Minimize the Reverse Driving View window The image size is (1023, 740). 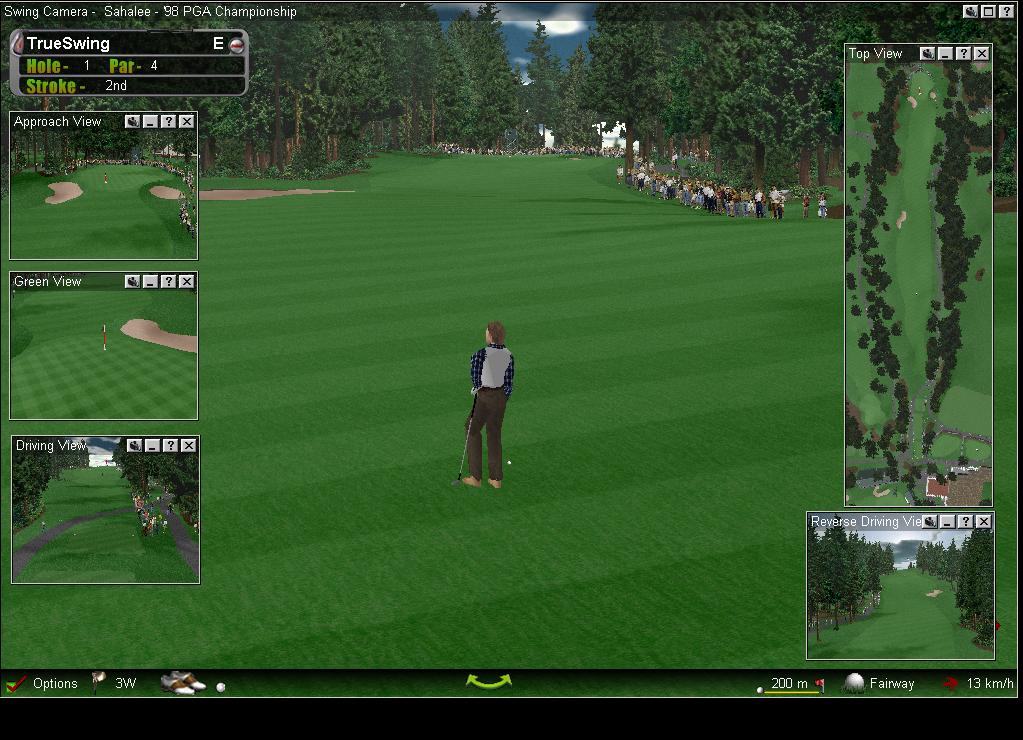pyautogui.click(x=947, y=522)
